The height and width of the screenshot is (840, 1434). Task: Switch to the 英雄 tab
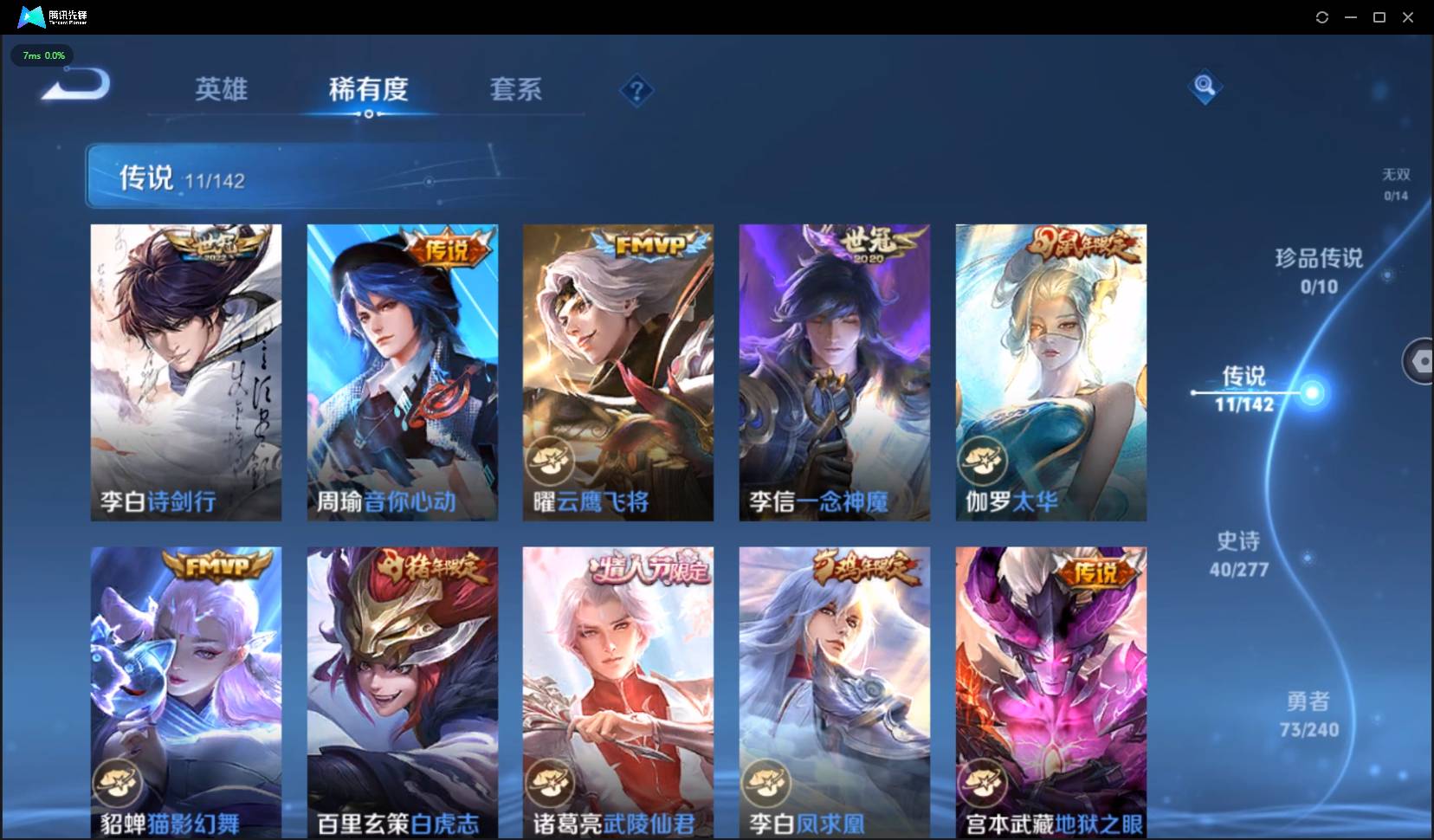click(x=222, y=89)
